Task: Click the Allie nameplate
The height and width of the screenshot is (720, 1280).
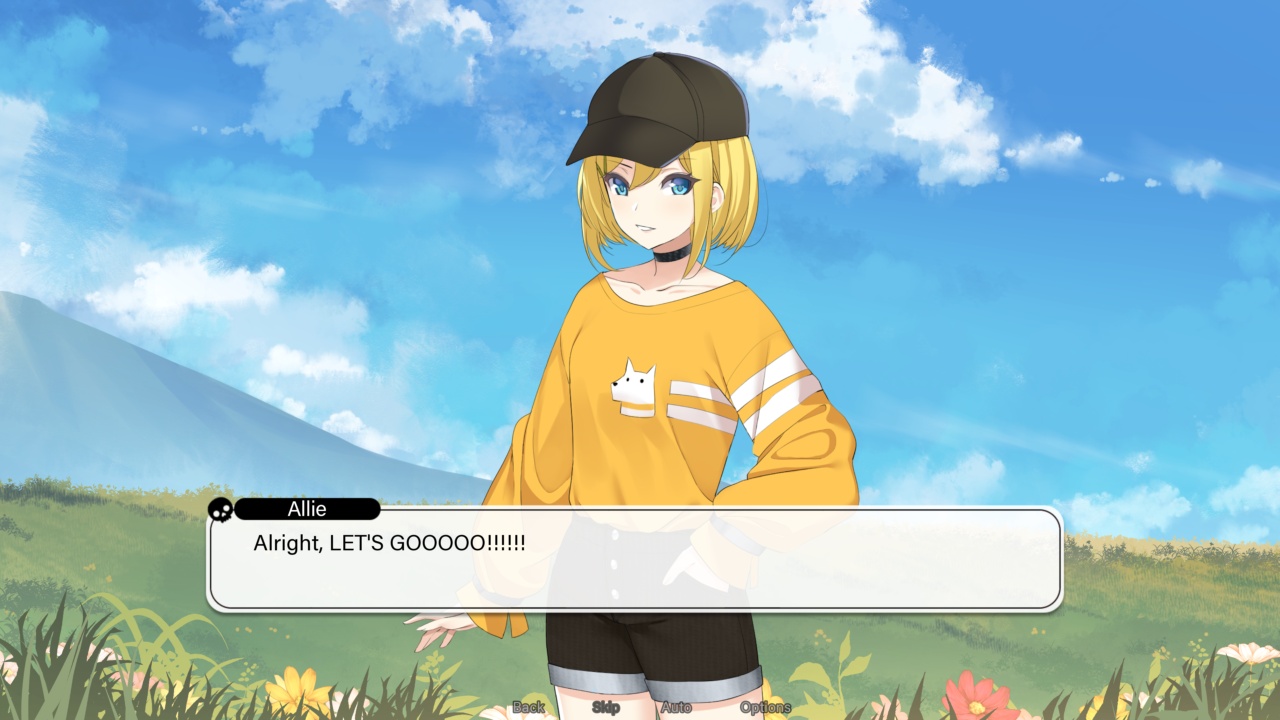Action: (305, 510)
